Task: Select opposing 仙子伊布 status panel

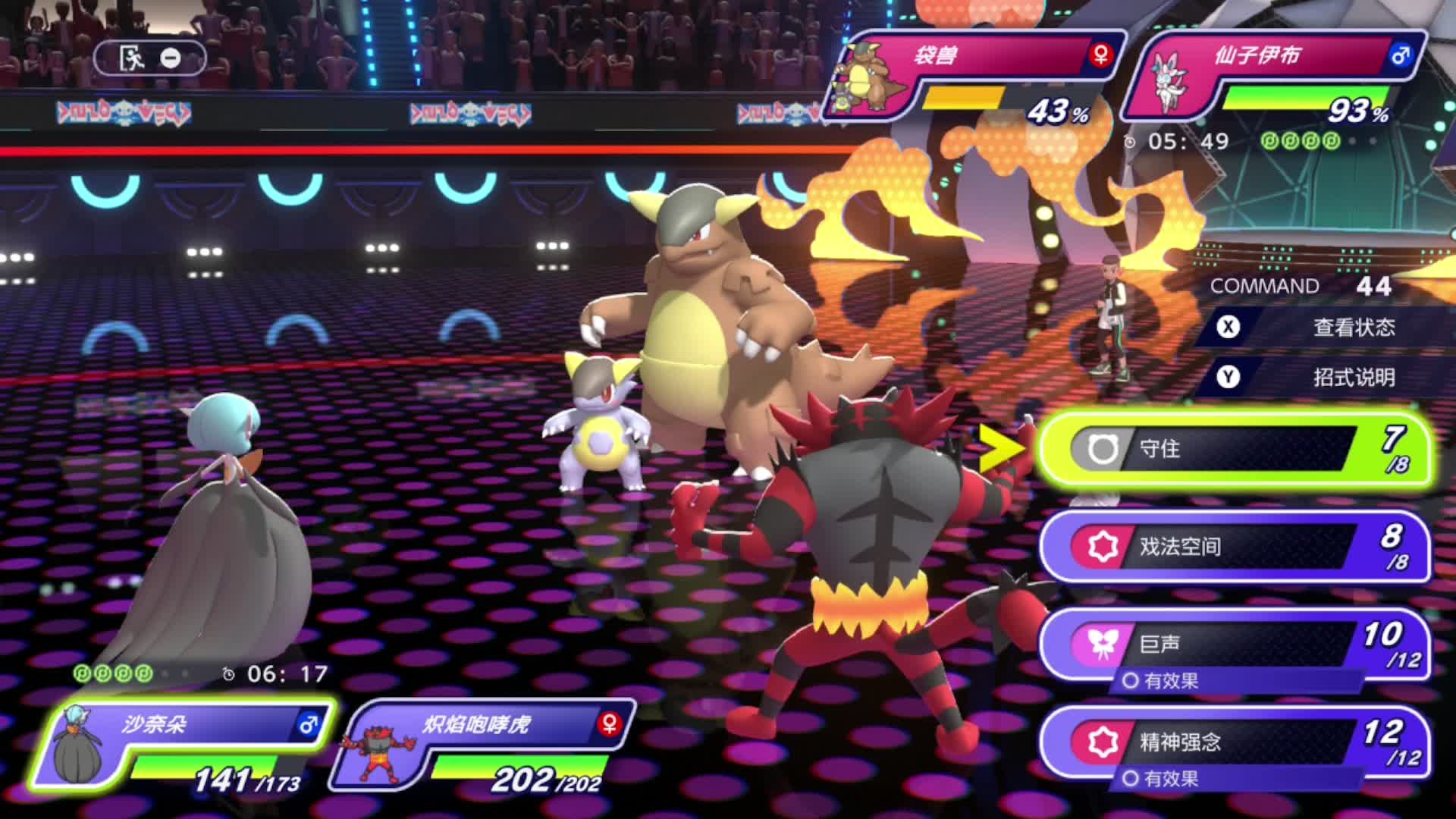Action: tap(1274, 76)
